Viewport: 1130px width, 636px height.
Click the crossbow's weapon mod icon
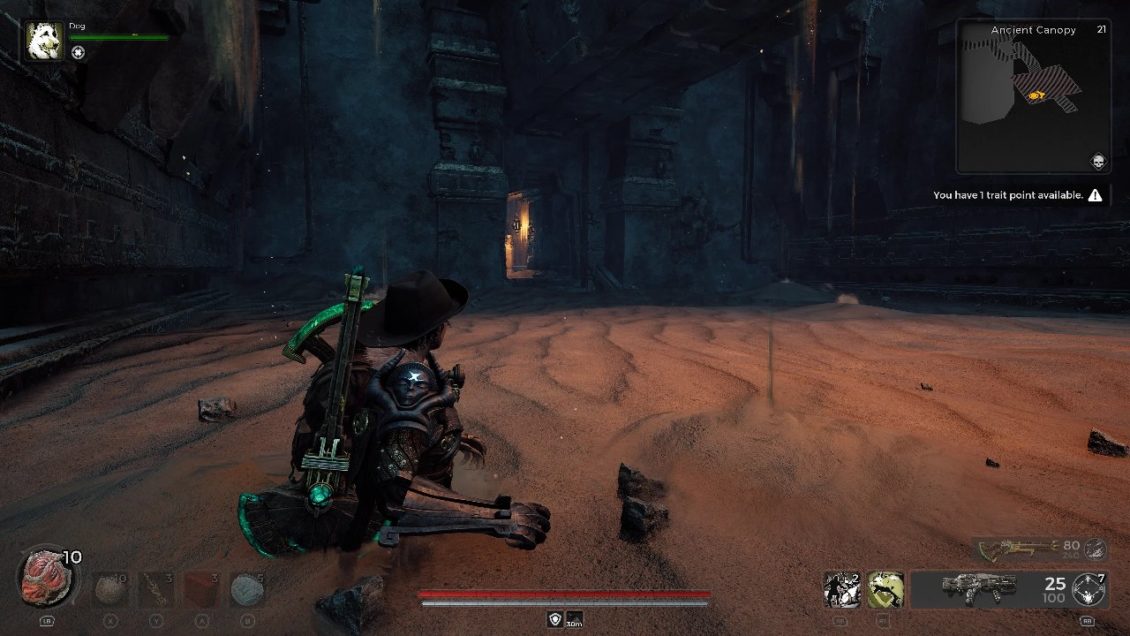click(x=1096, y=547)
